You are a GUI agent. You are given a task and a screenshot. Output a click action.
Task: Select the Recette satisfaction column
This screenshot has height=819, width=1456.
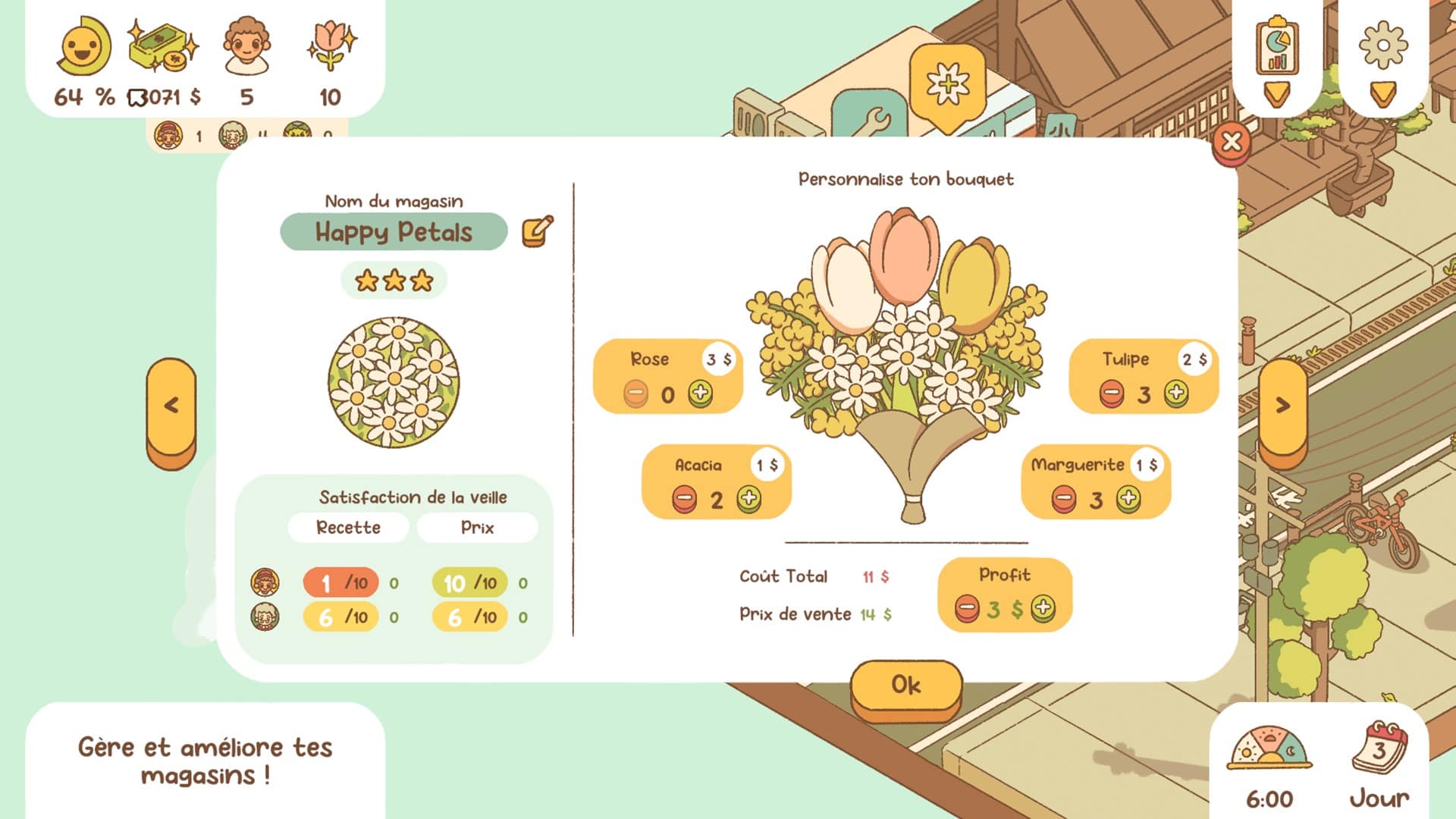(348, 528)
